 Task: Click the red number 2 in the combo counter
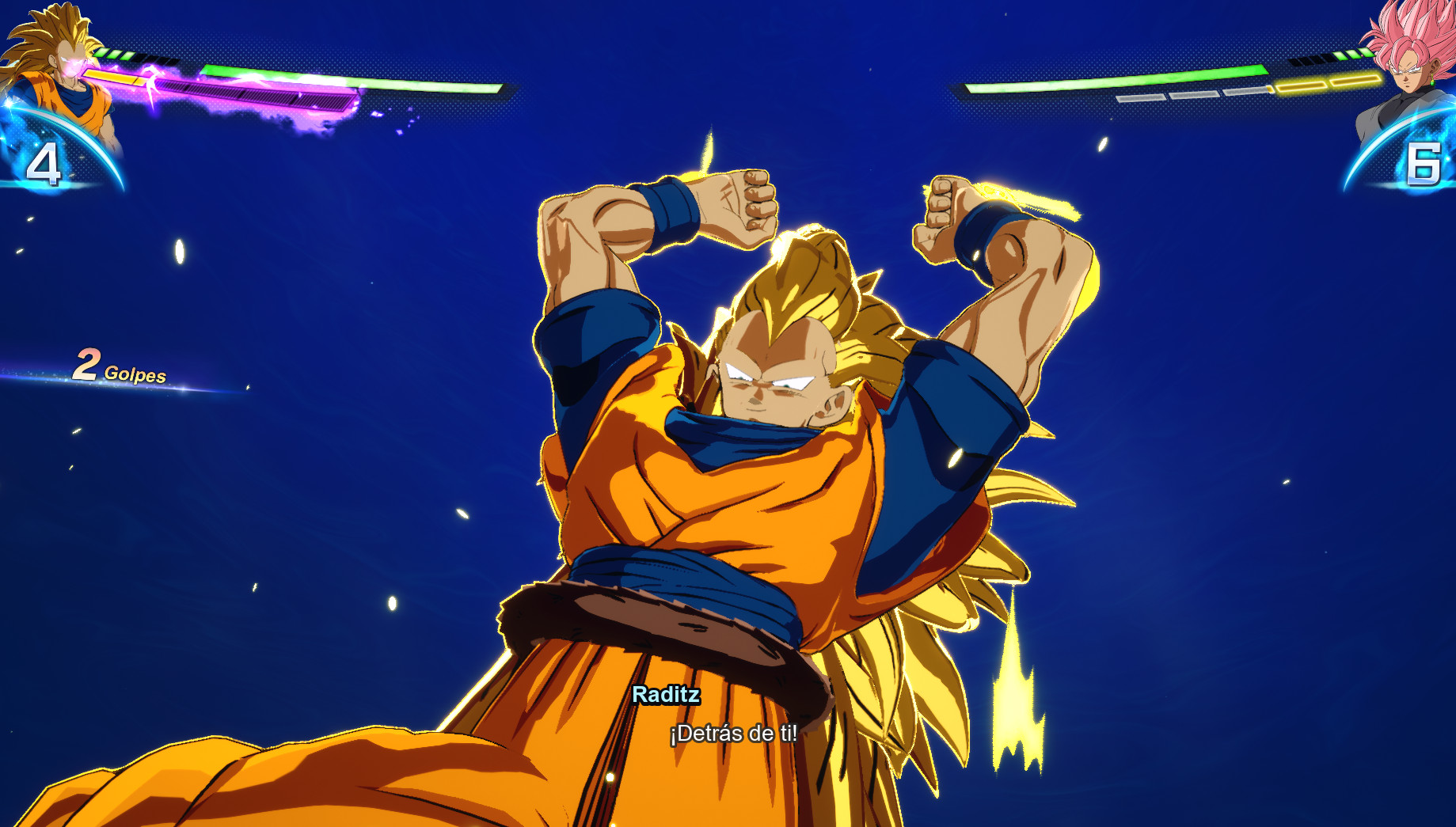point(89,365)
